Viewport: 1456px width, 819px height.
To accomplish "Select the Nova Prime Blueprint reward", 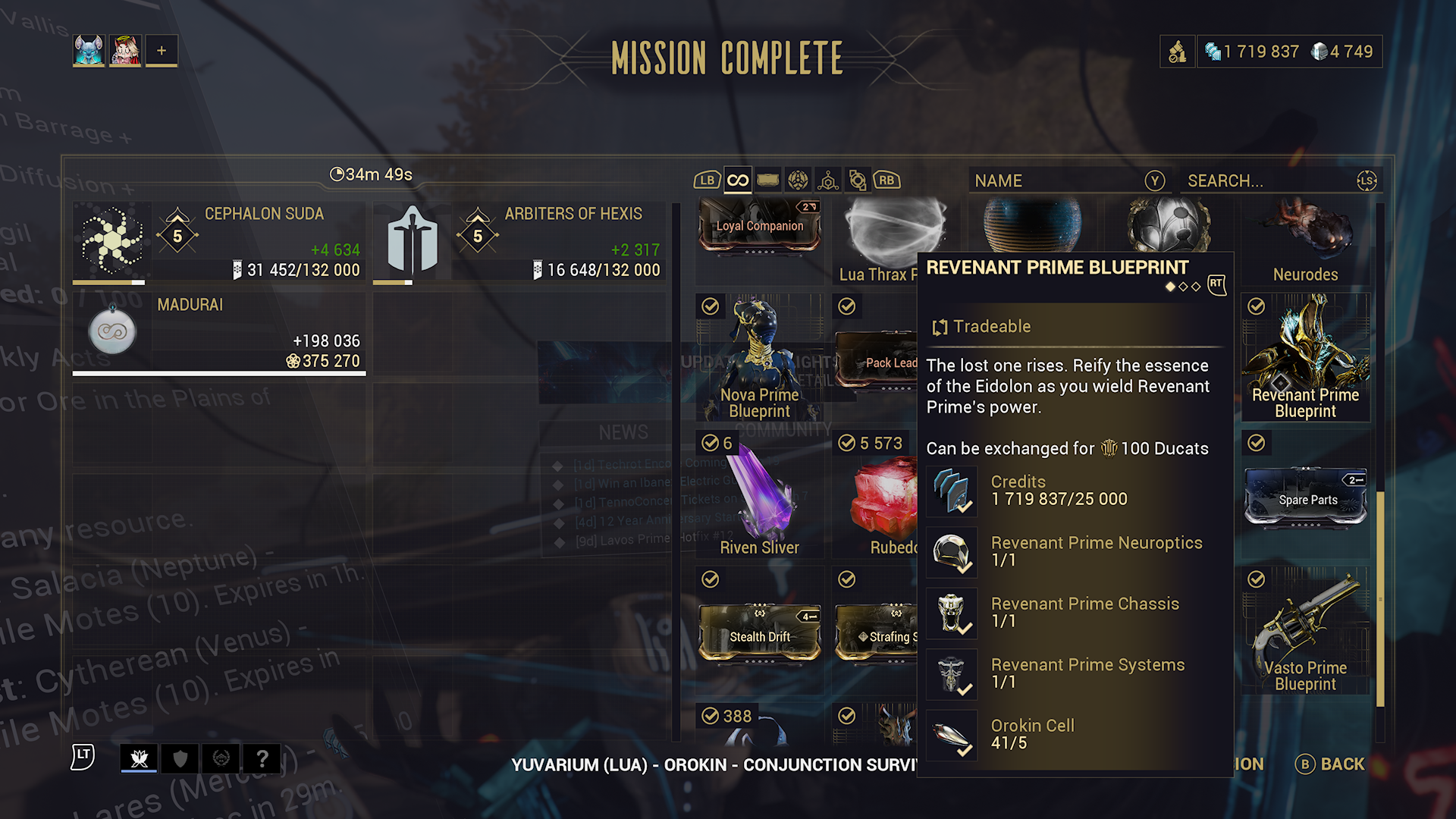I will 759,358.
